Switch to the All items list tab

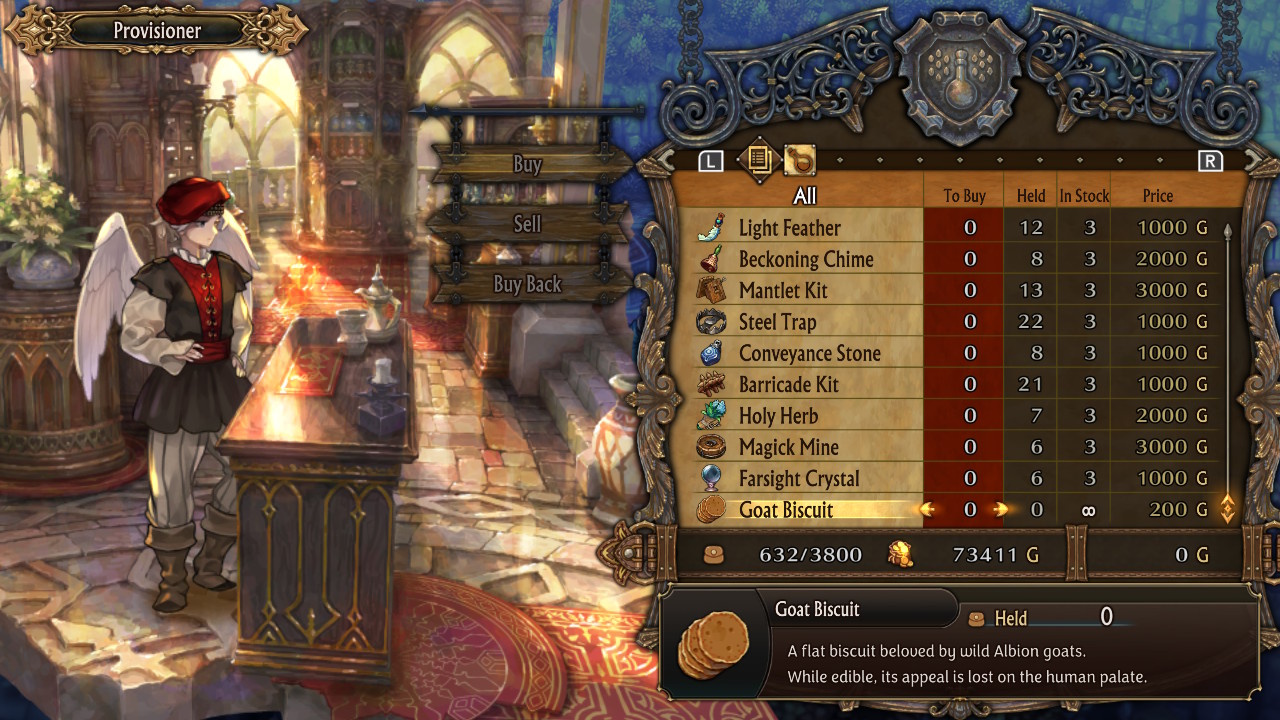758,160
